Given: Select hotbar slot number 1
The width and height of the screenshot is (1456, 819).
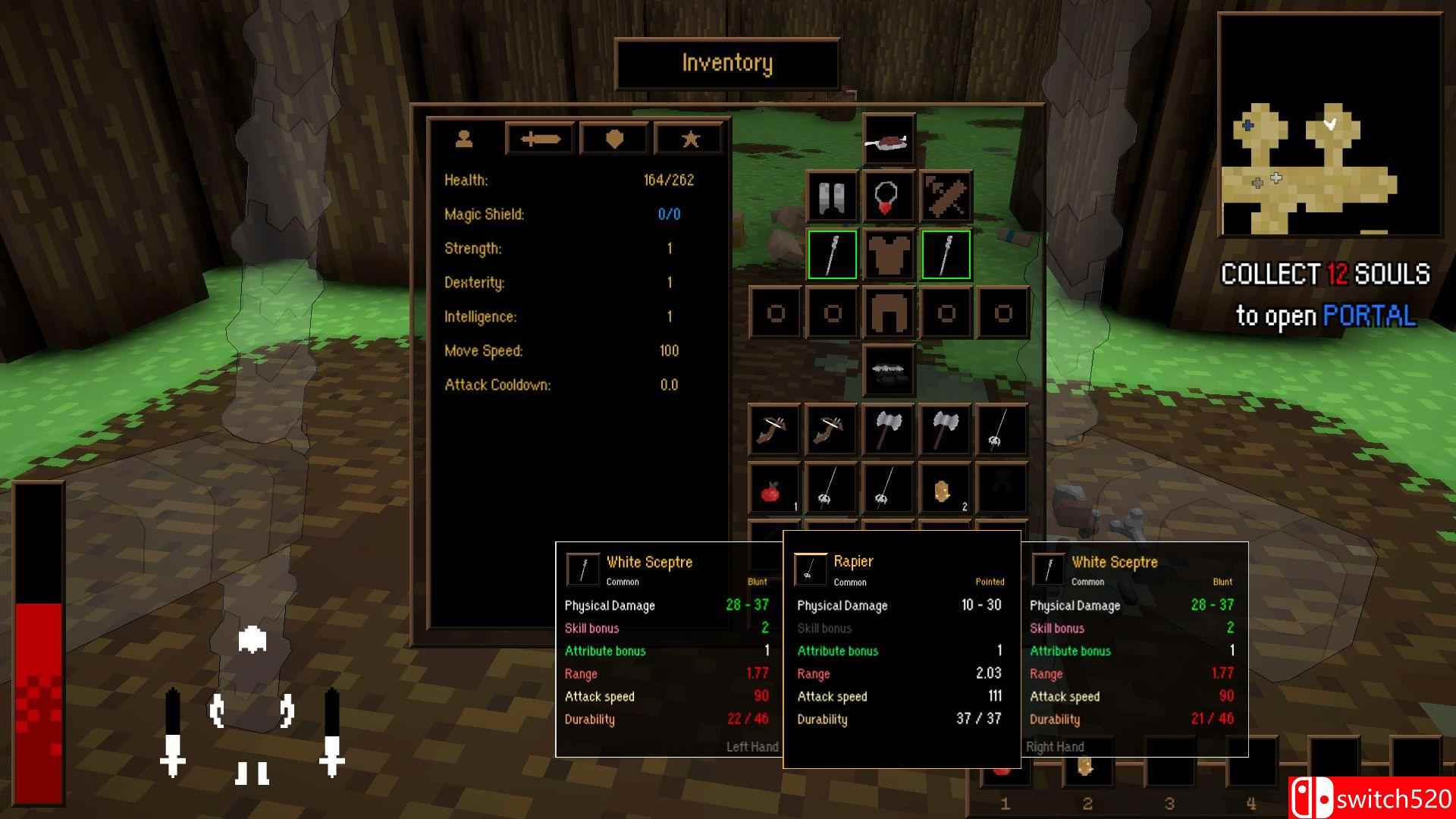Looking at the screenshot, I should (1005, 764).
